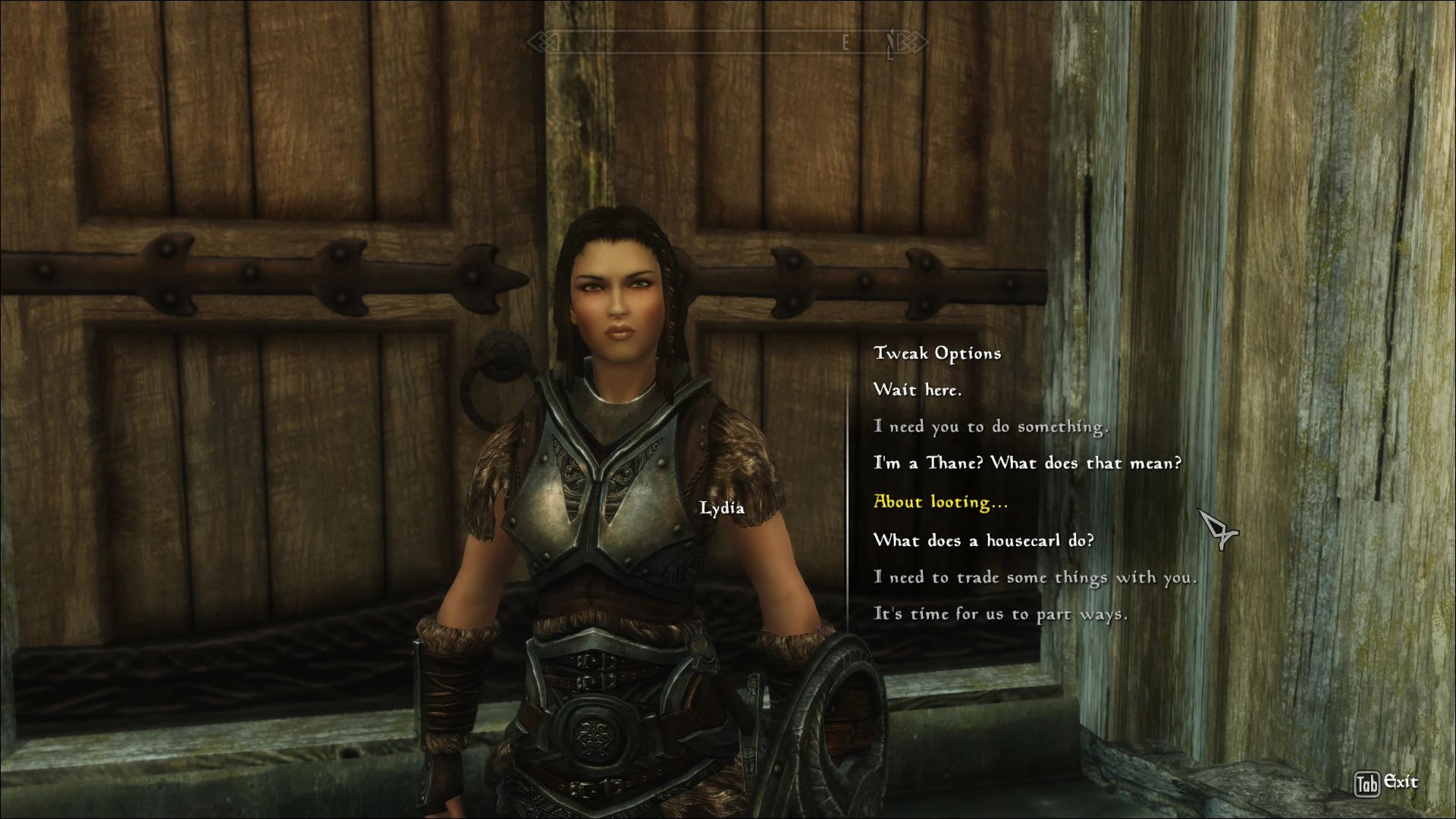Choose the "Wait here." command

tap(918, 389)
